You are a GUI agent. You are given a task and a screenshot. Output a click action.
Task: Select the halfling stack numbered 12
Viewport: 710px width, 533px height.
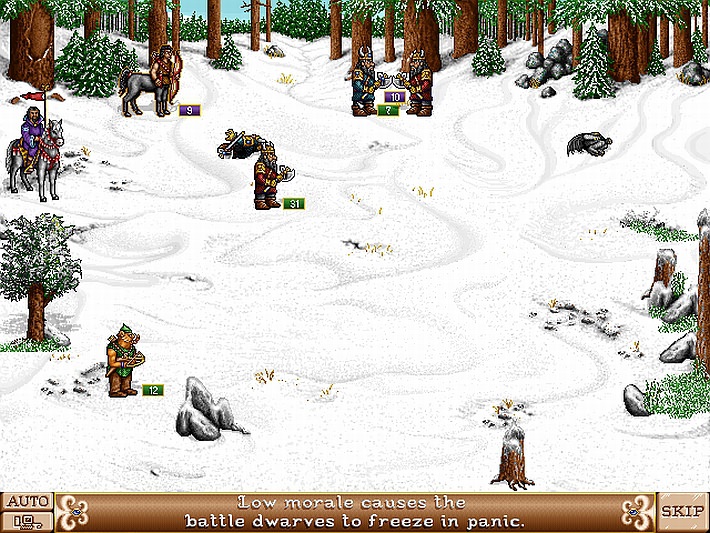point(123,362)
